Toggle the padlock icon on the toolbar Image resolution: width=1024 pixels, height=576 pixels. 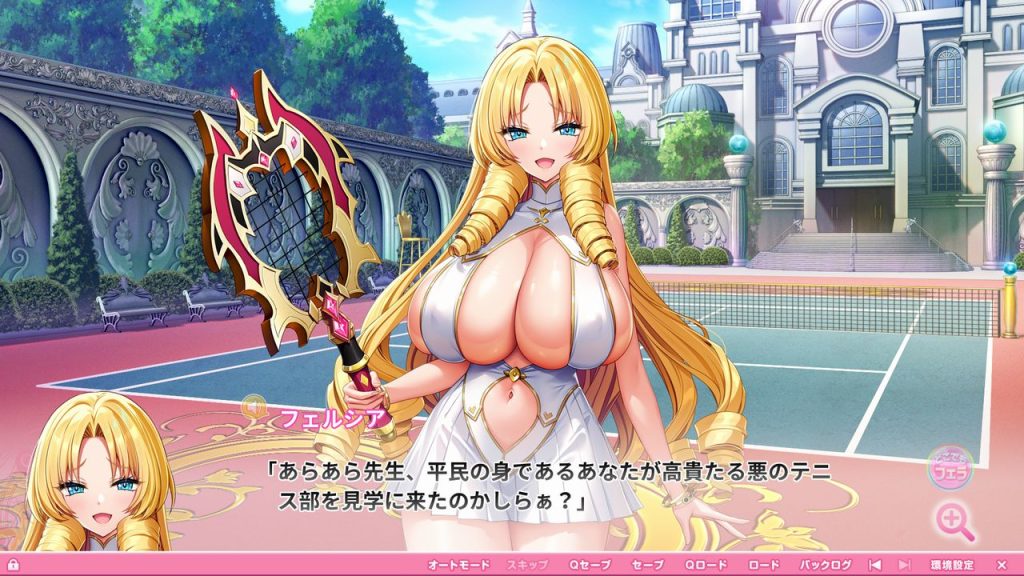[13, 565]
